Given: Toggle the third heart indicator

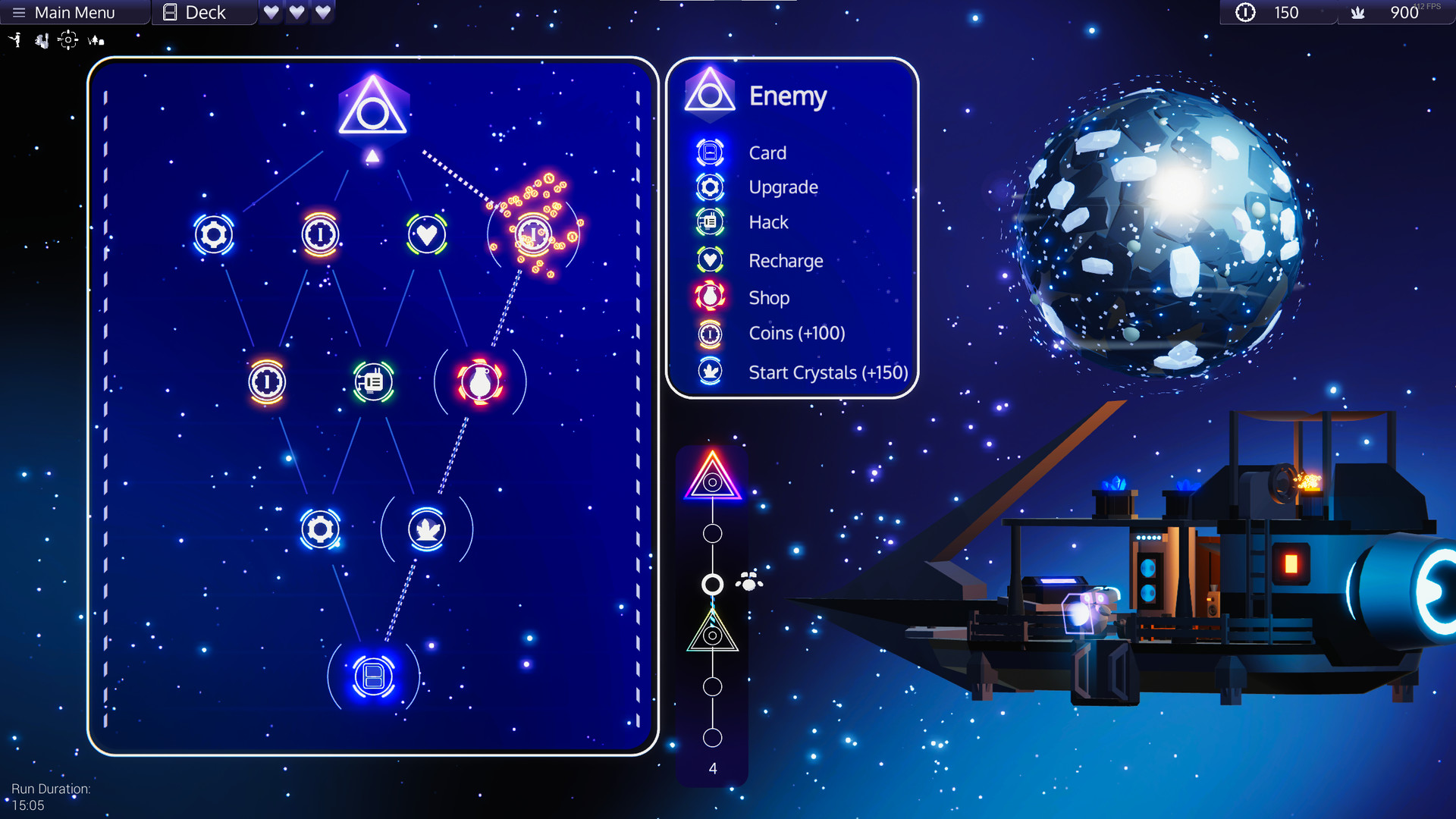Looking at the screenshot, I should (x=322, y=12).
